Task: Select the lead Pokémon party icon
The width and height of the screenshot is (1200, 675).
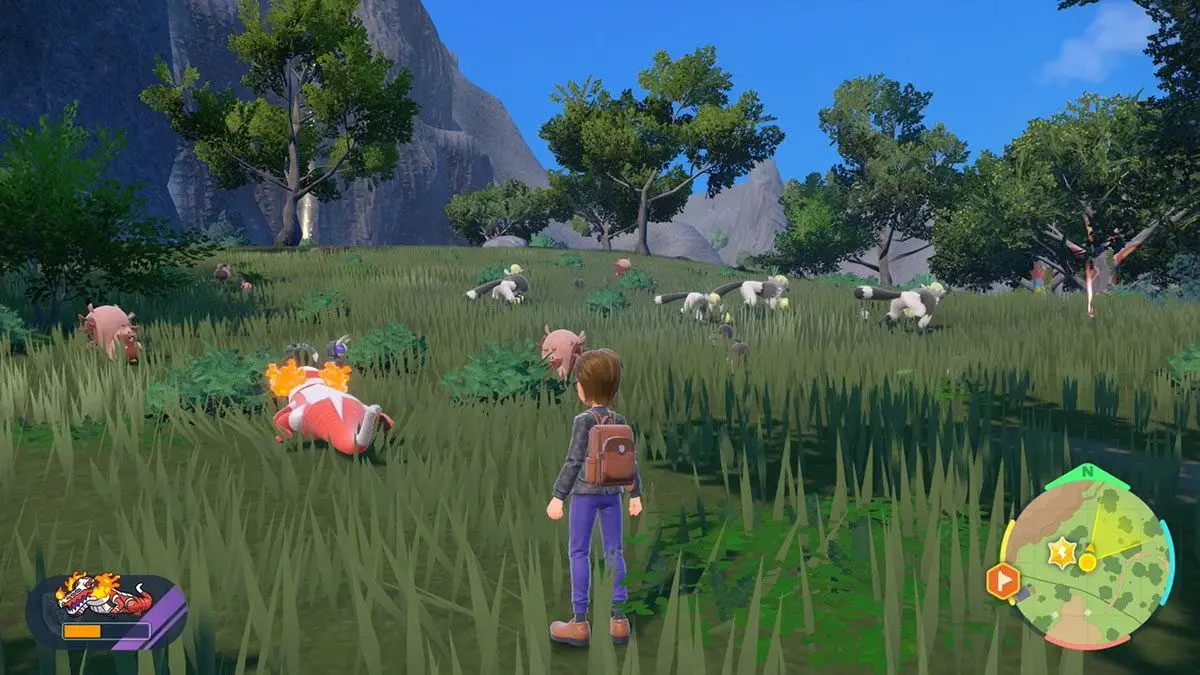Action: click(105, 597)
